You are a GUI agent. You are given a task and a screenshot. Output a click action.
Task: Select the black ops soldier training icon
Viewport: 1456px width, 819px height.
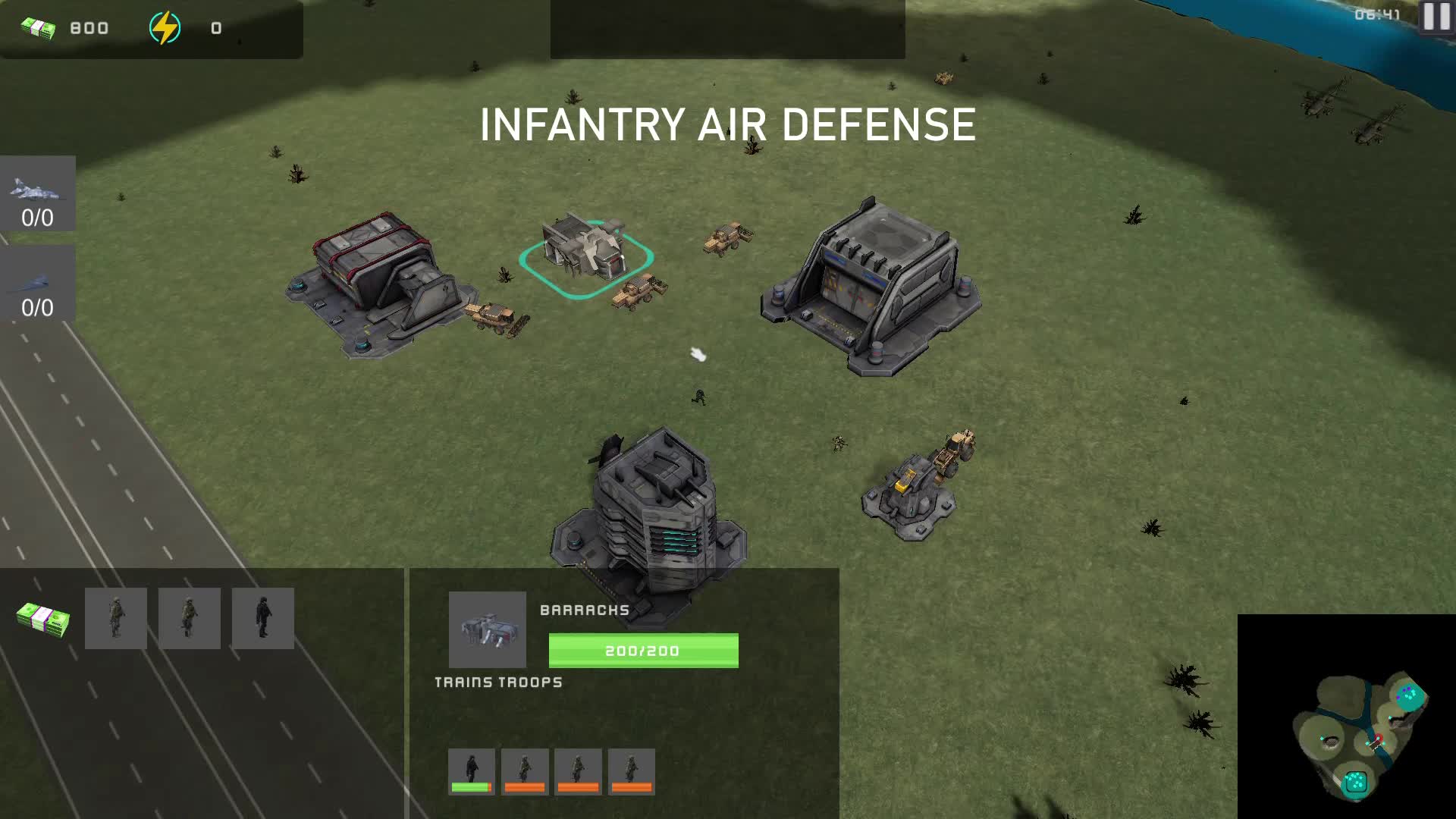pyautogui.click(x=263, y=618)
